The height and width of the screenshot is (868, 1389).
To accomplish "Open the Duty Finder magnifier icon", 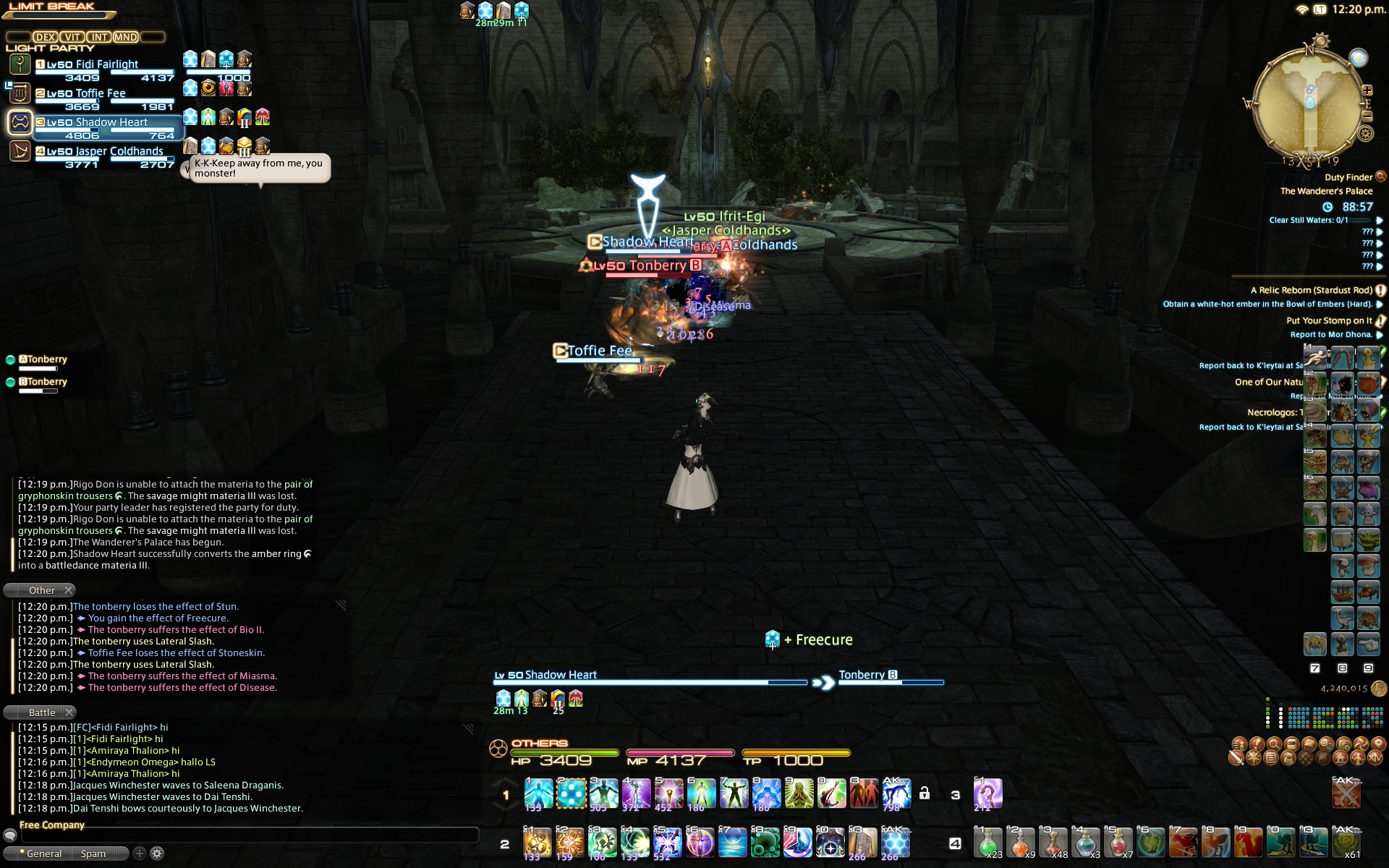I will 1380,176.
